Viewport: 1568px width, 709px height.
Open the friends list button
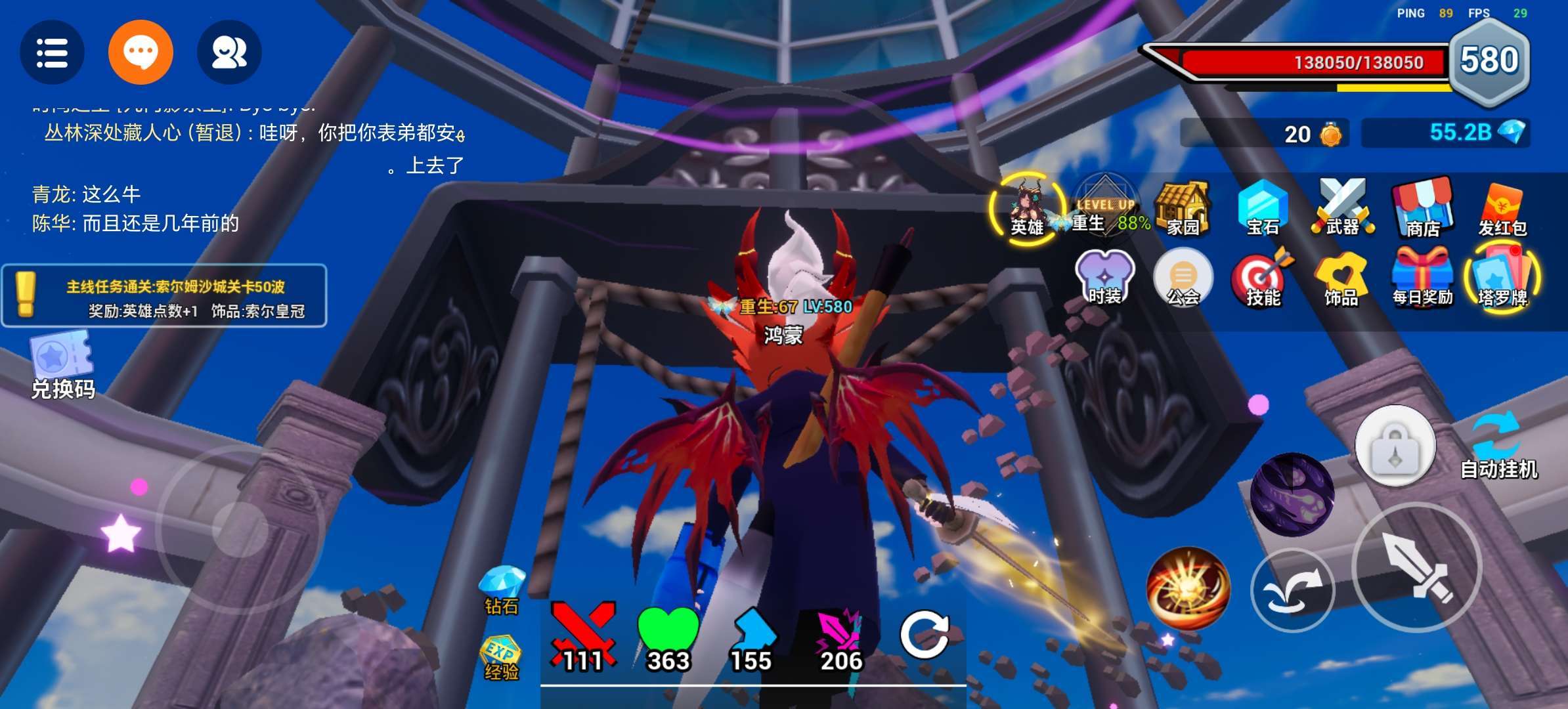coord(229,53)
